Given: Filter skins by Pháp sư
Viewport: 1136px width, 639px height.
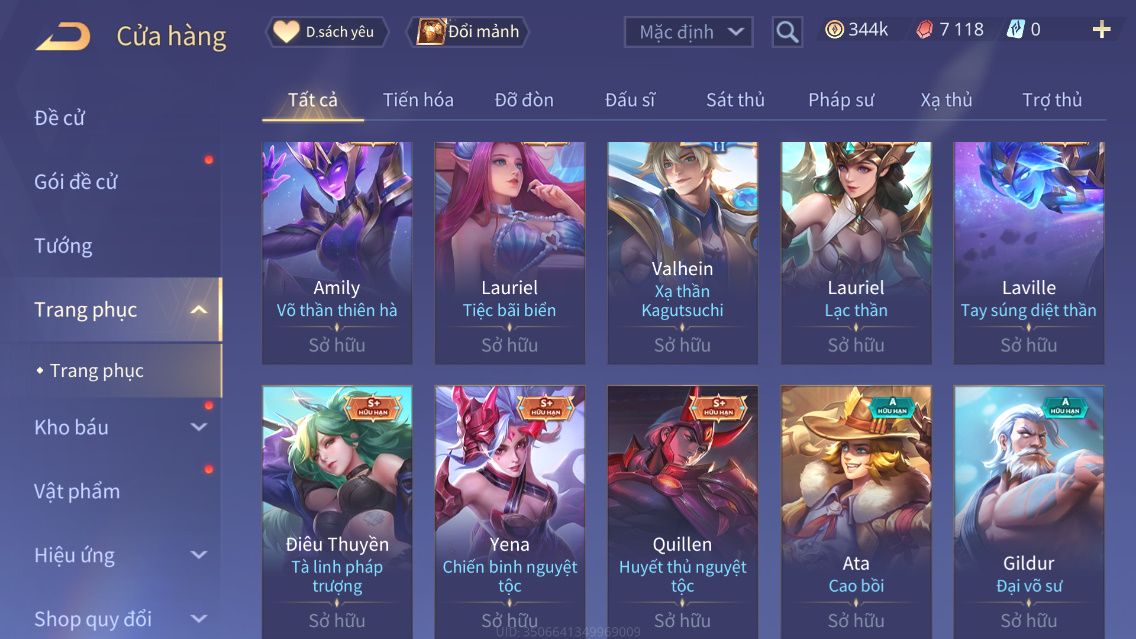Looking at the screenshot, I should coord(841,100).
